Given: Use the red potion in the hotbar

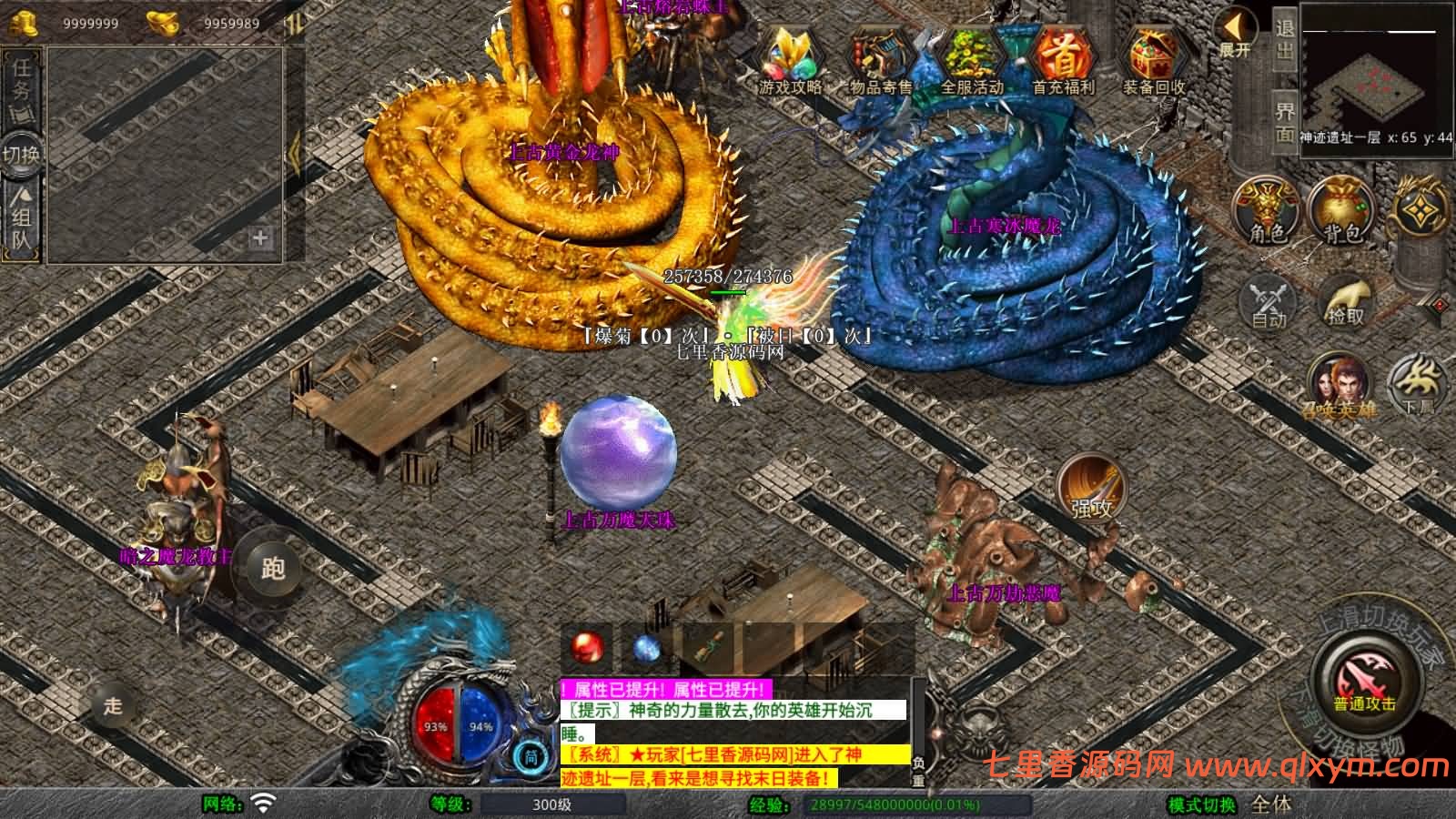Looking at the screenshot, I should [x=587, y=648].
